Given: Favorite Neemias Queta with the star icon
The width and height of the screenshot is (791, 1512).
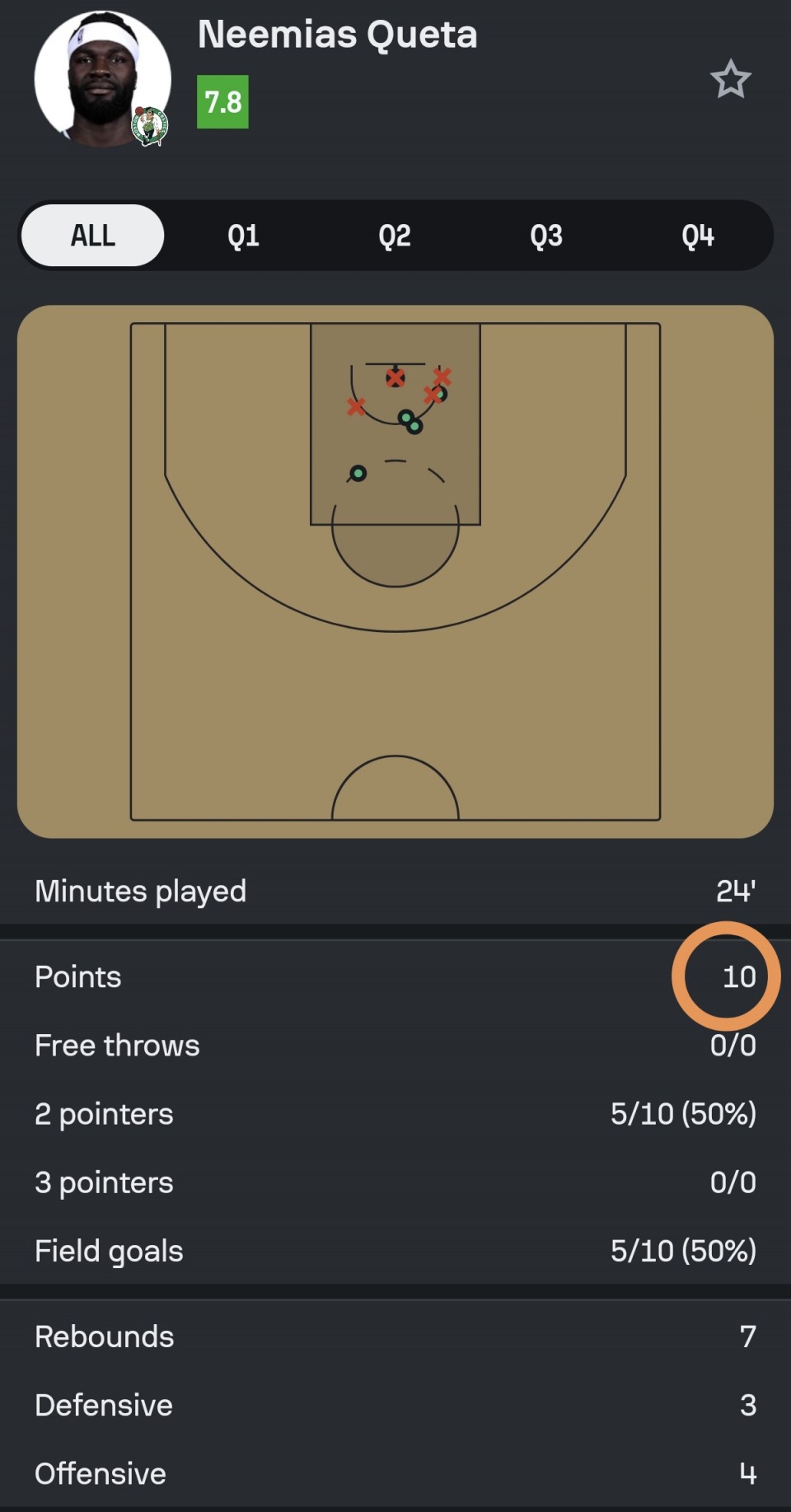Looking at the screenshot, I should coord(730,80).
